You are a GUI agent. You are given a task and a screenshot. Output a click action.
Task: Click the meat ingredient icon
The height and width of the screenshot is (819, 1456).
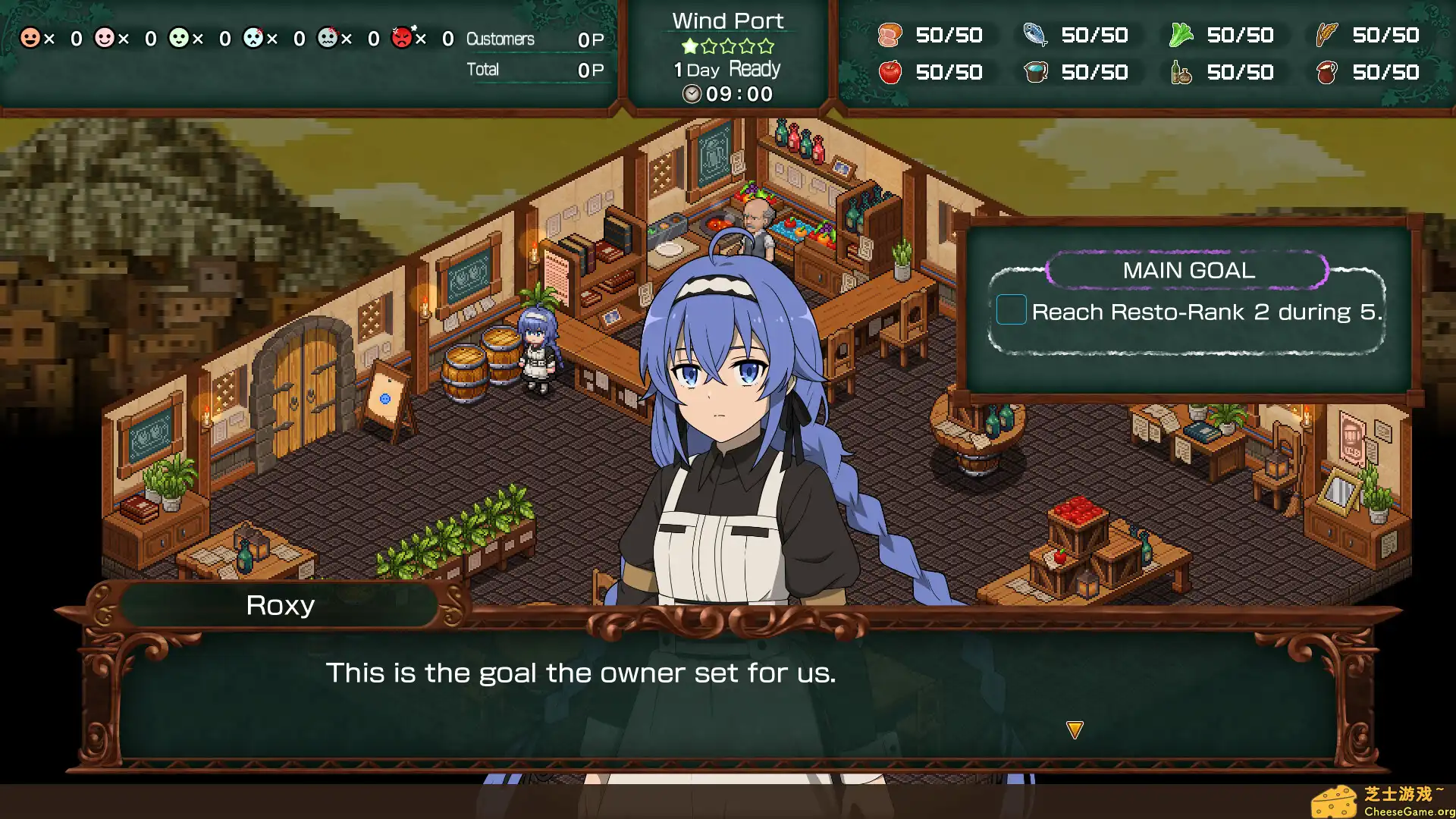tap(892, 36)
